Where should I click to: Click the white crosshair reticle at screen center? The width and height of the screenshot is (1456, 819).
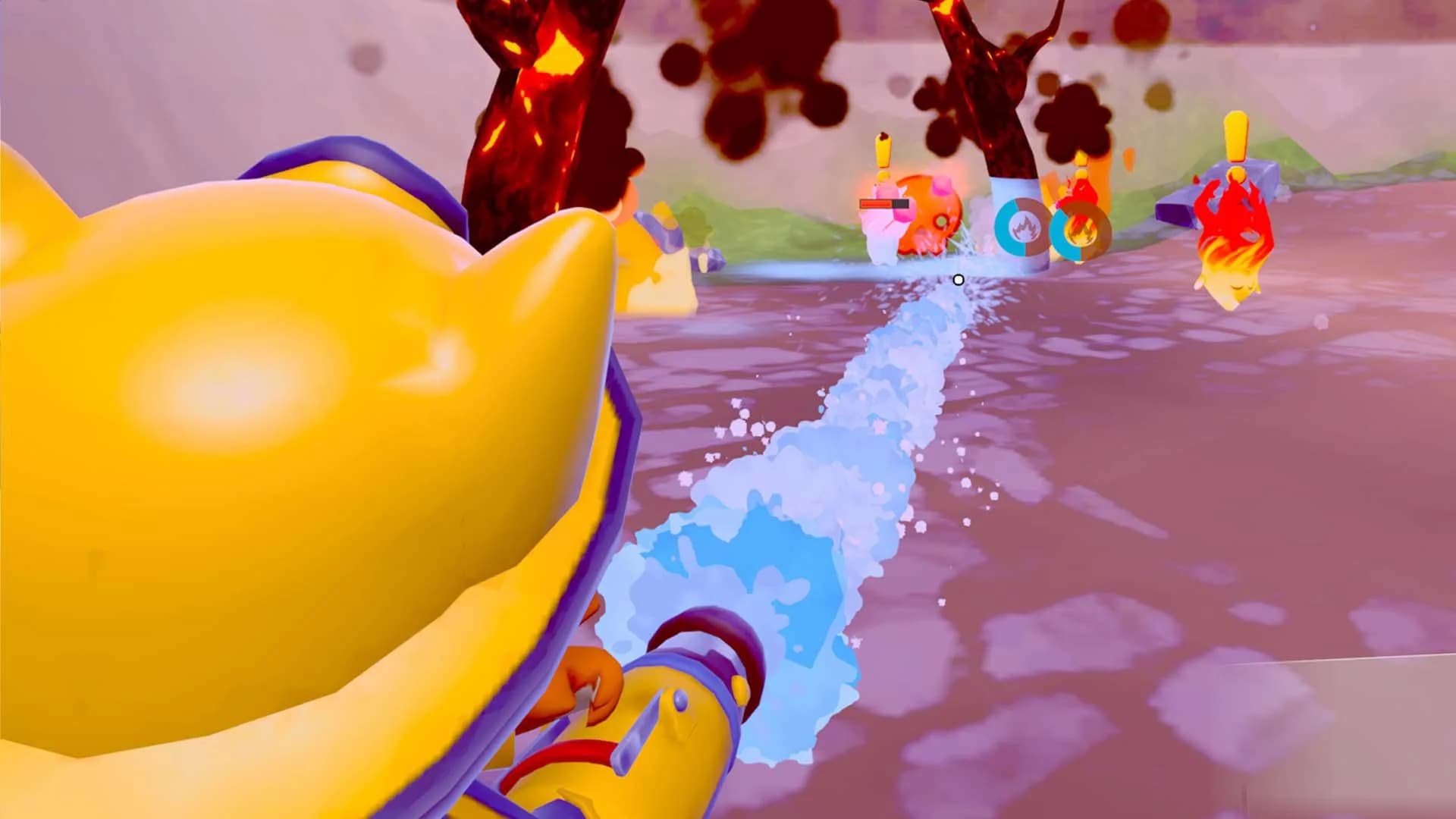[958, 279]
